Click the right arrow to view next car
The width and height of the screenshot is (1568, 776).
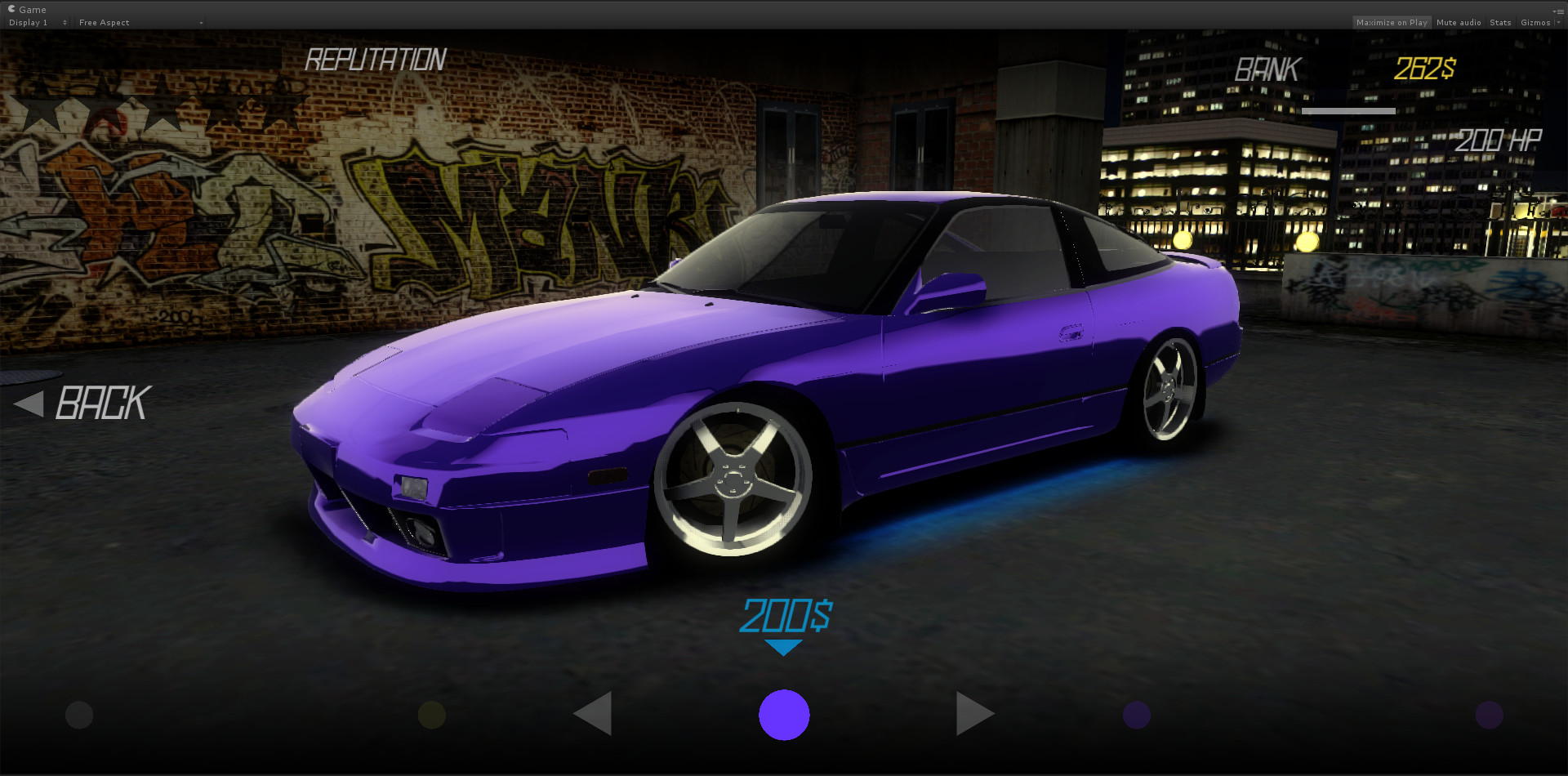tap(974, 713)
